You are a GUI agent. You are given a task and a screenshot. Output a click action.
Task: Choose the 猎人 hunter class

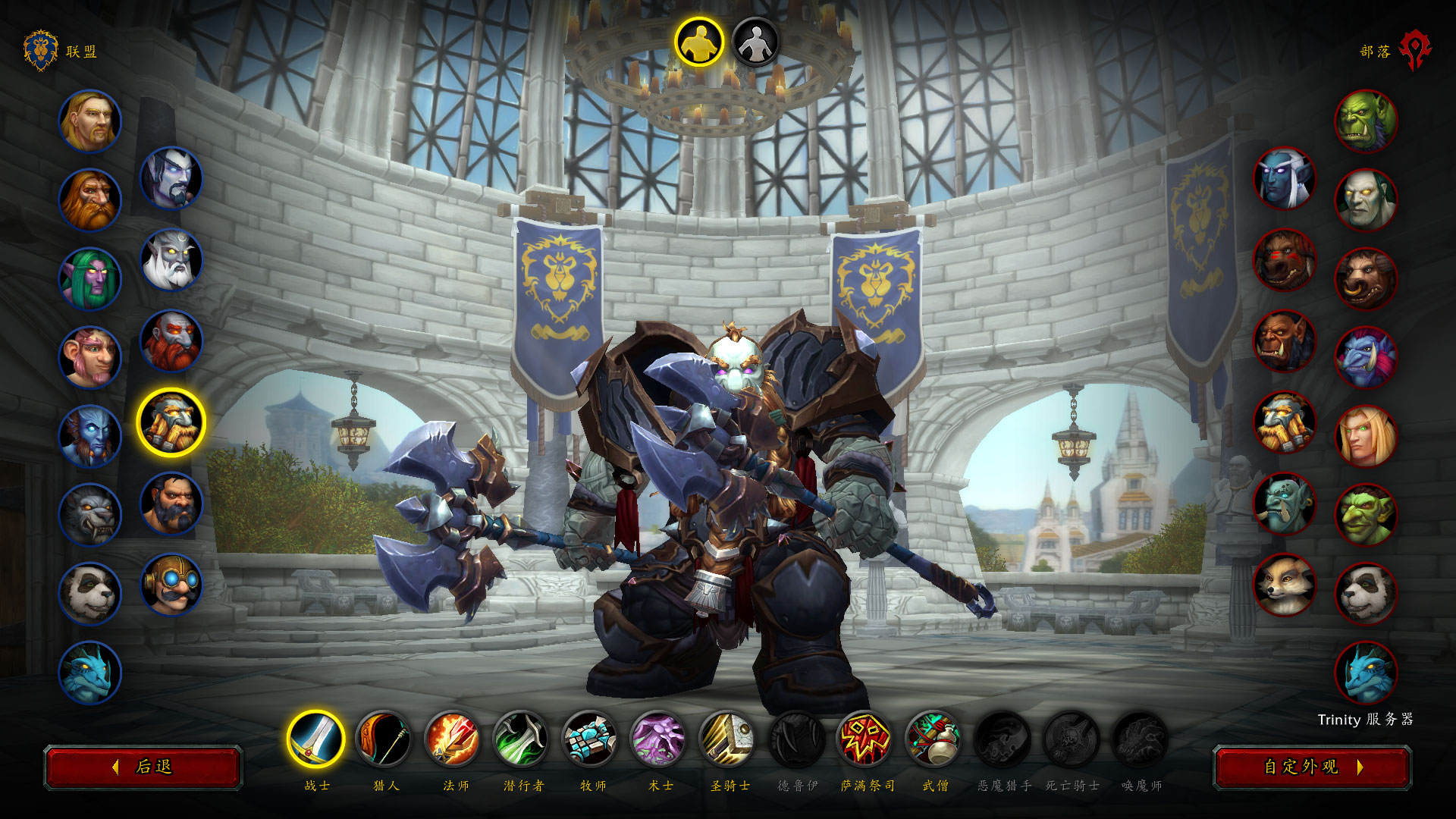pos(384,739)
